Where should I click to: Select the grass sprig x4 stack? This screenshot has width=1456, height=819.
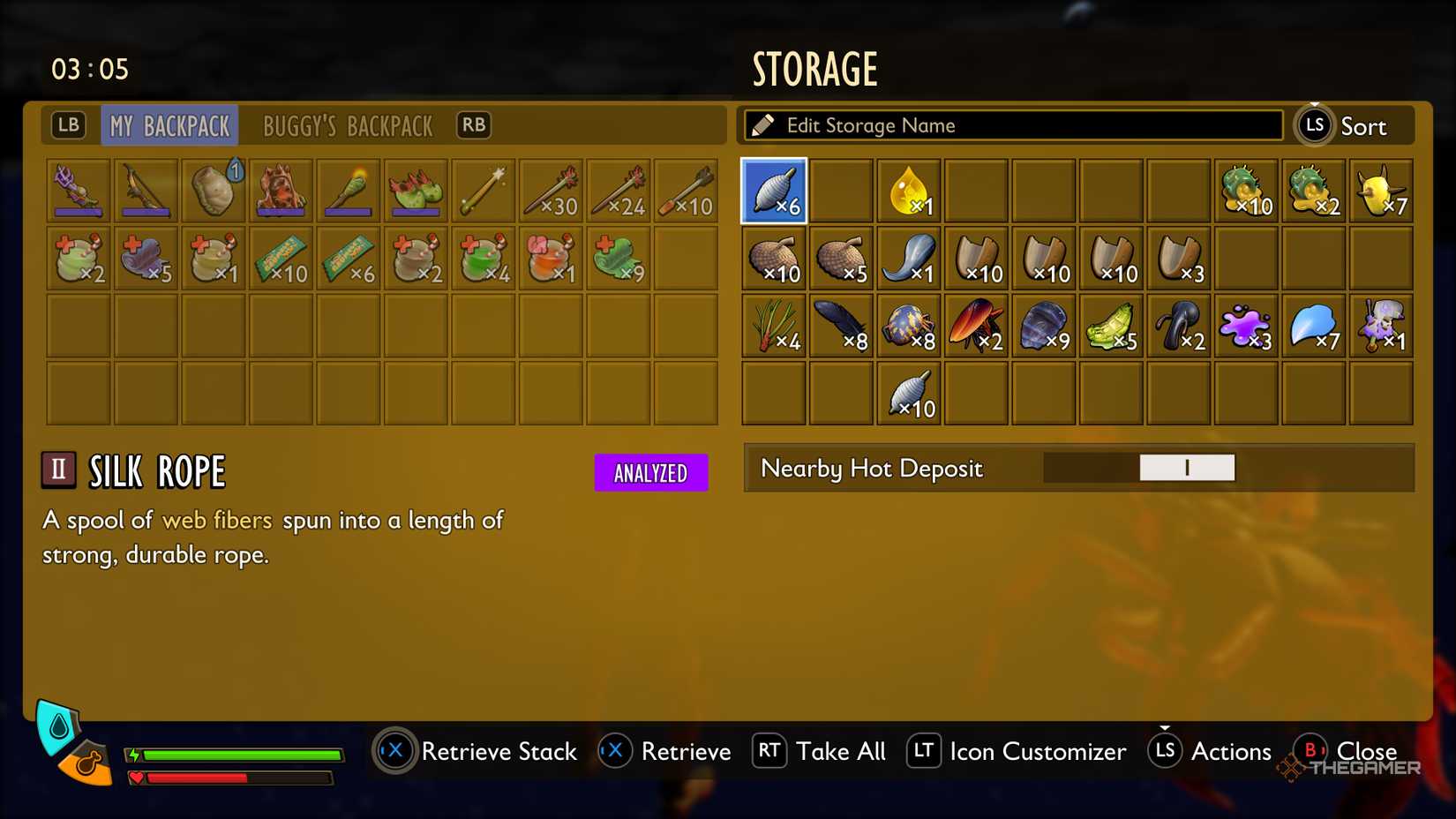774,326
